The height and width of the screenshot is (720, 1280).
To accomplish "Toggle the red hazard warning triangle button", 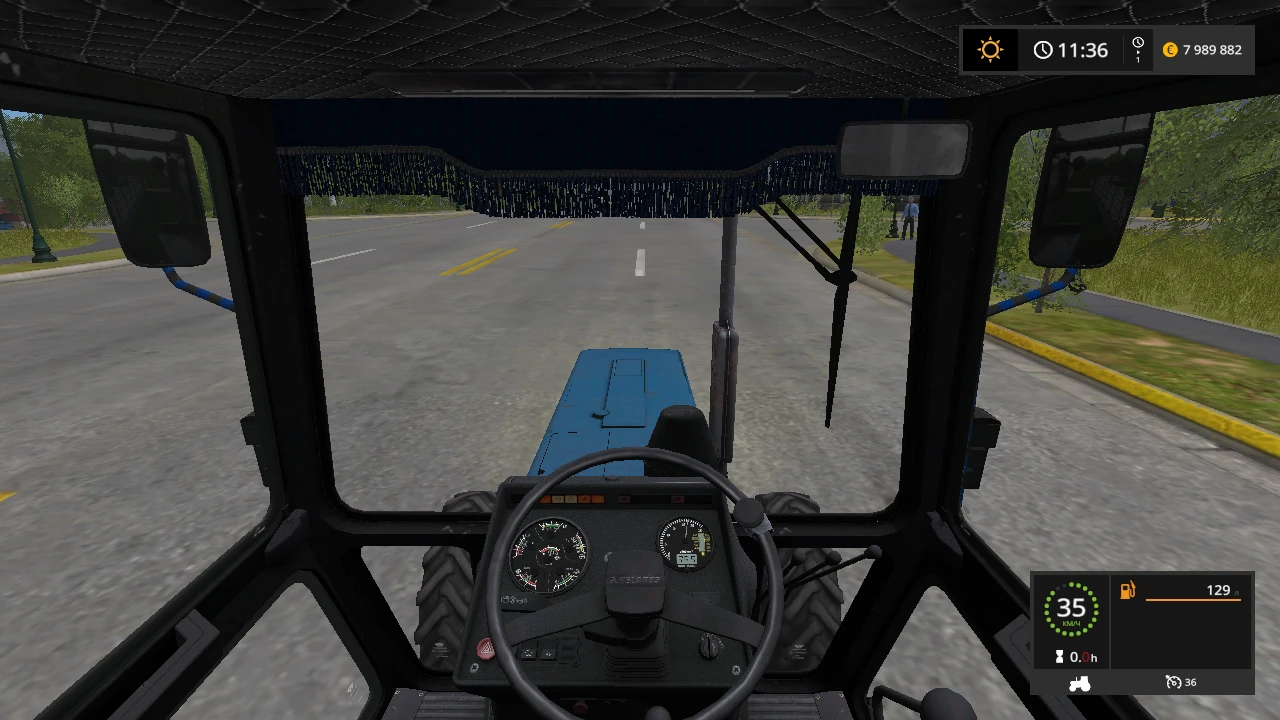I will [487, 647].
